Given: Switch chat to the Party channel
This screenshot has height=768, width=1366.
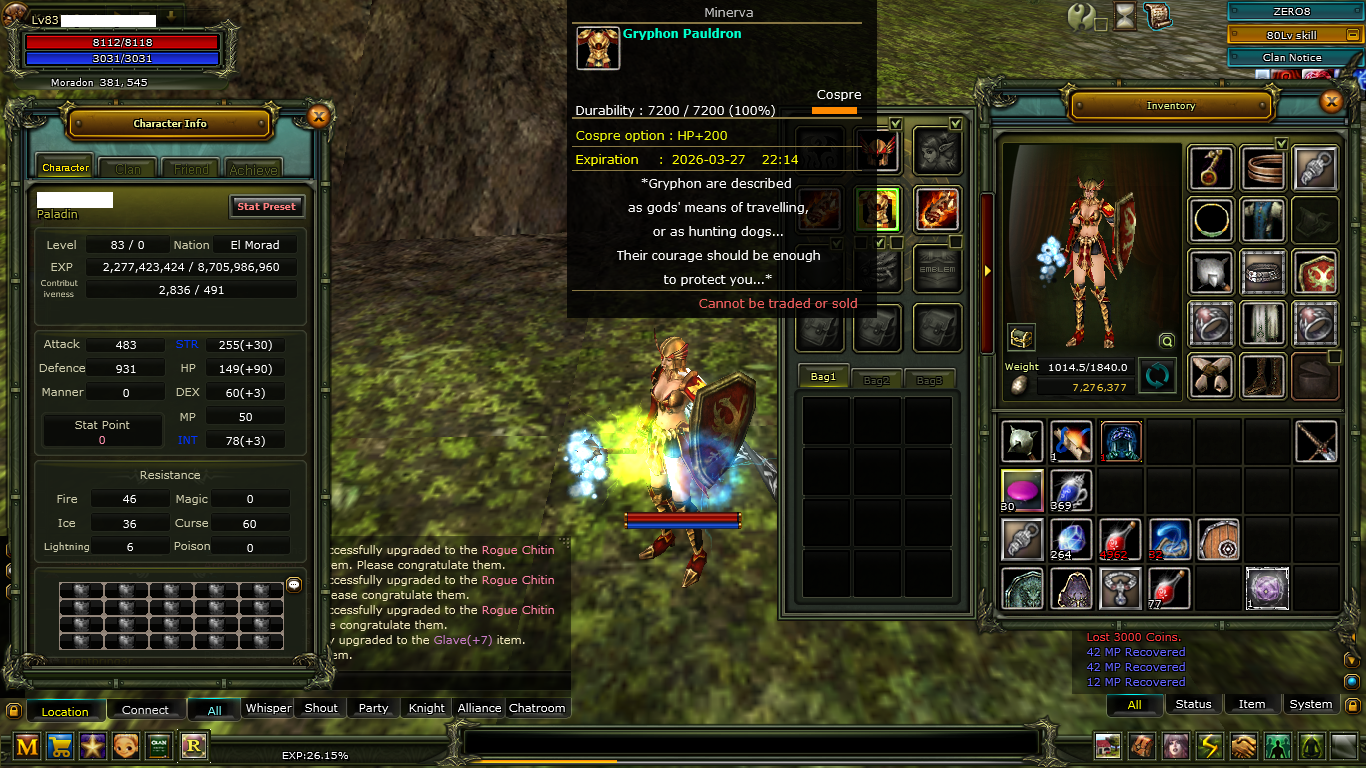Looking at the screenshot, I should 373,708.
